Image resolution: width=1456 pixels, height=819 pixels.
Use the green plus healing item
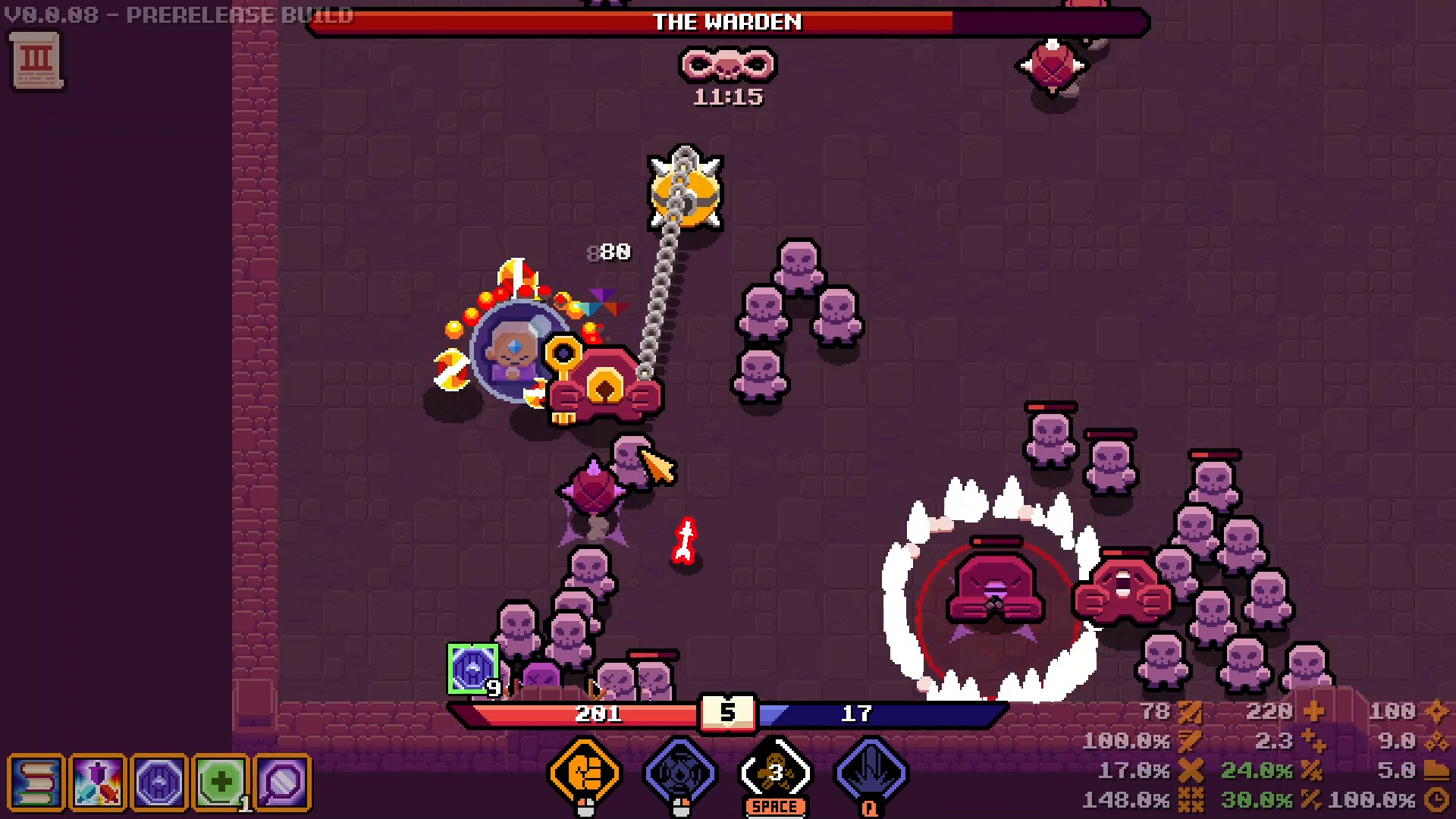pyautogui.click(x=221, y=781)
